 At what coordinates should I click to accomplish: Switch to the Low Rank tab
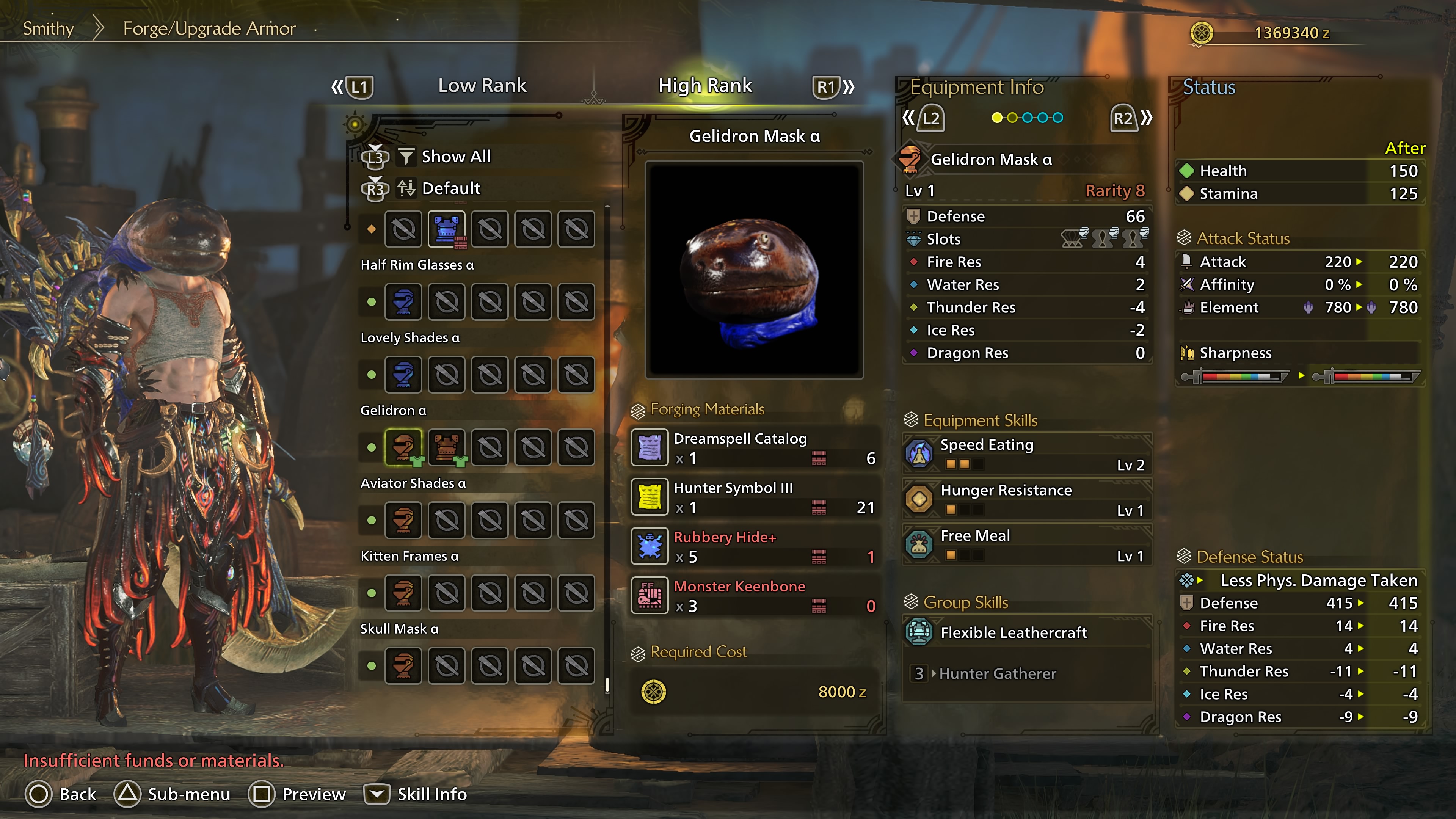pos(482,85)
